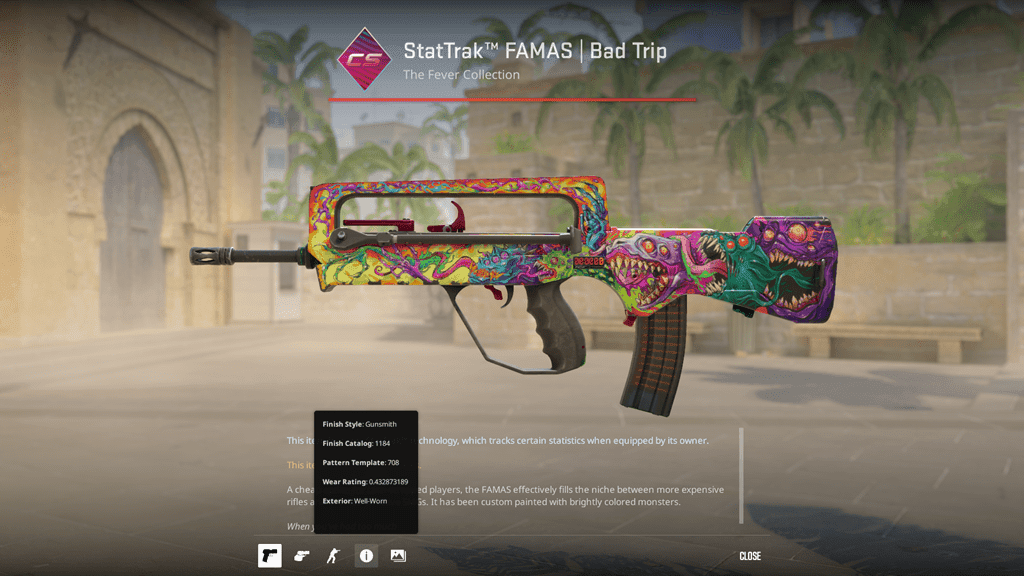The image size is (1024, 576).
Task: Open the picture/scenery background icon
Action: pyautogui.click(x=398, y=555)
